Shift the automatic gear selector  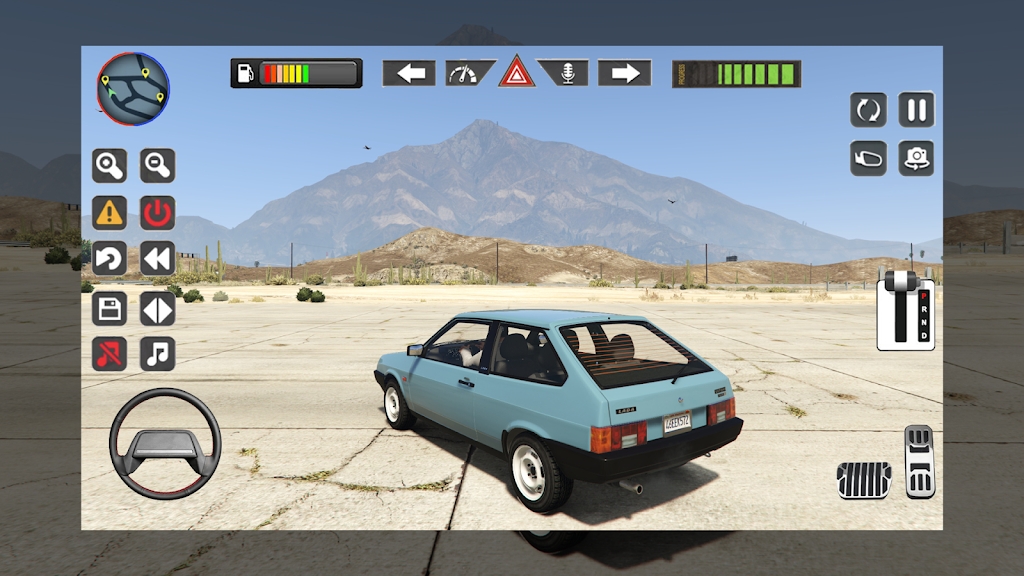tap(905, 309)
